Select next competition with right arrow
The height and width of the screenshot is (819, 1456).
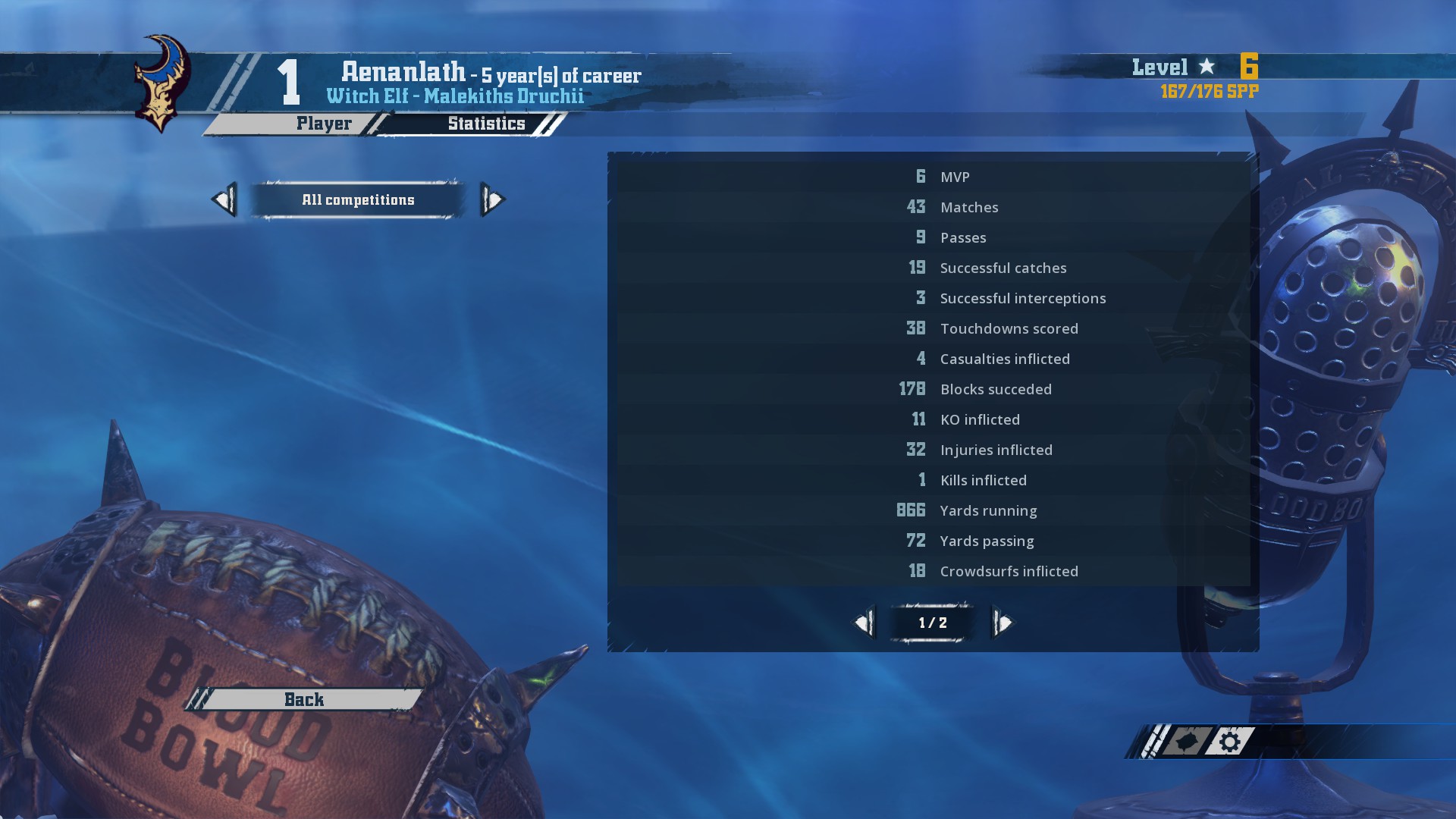coord(492,200)
